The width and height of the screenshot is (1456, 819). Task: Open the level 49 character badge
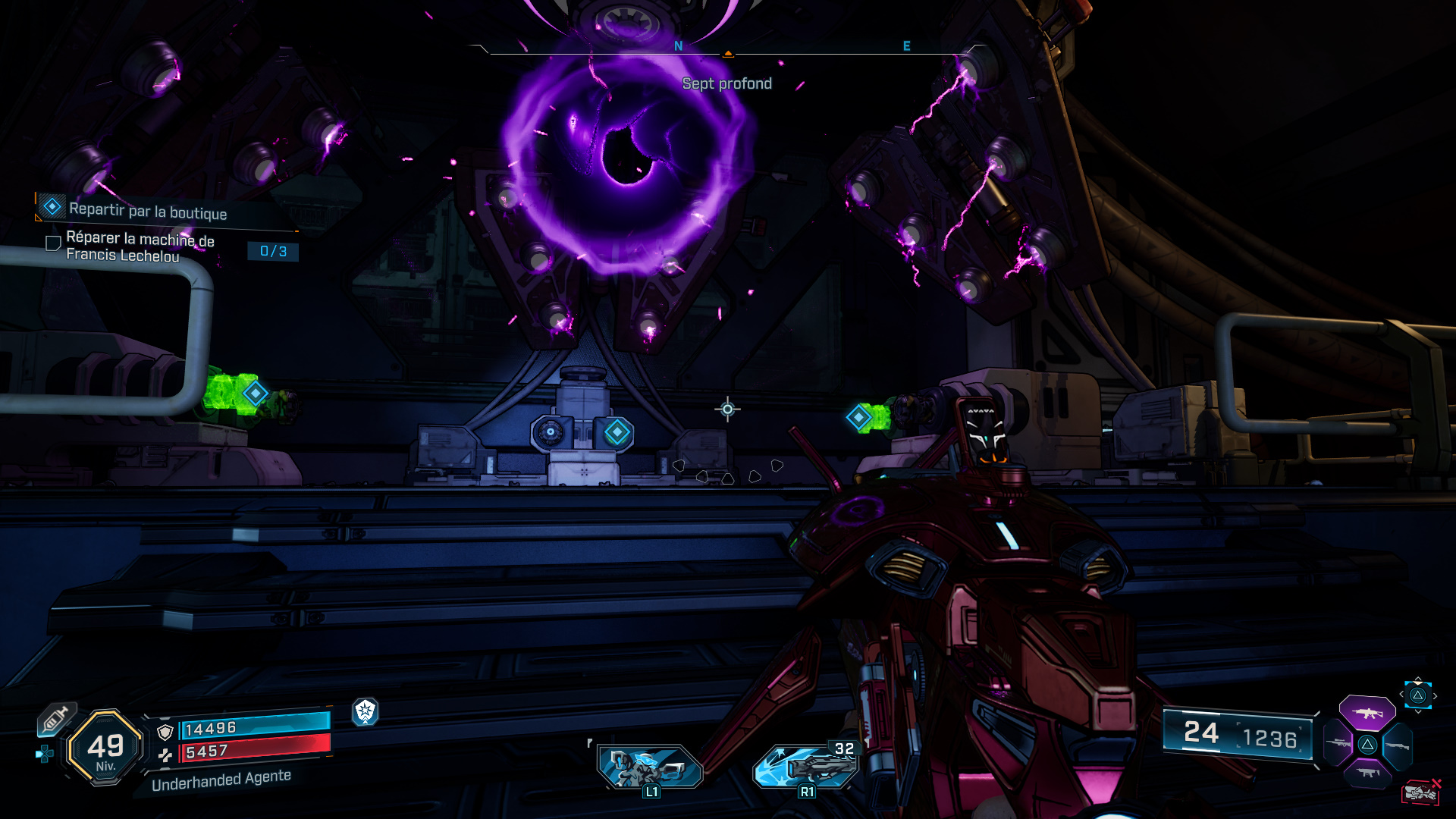click(105, 748)
